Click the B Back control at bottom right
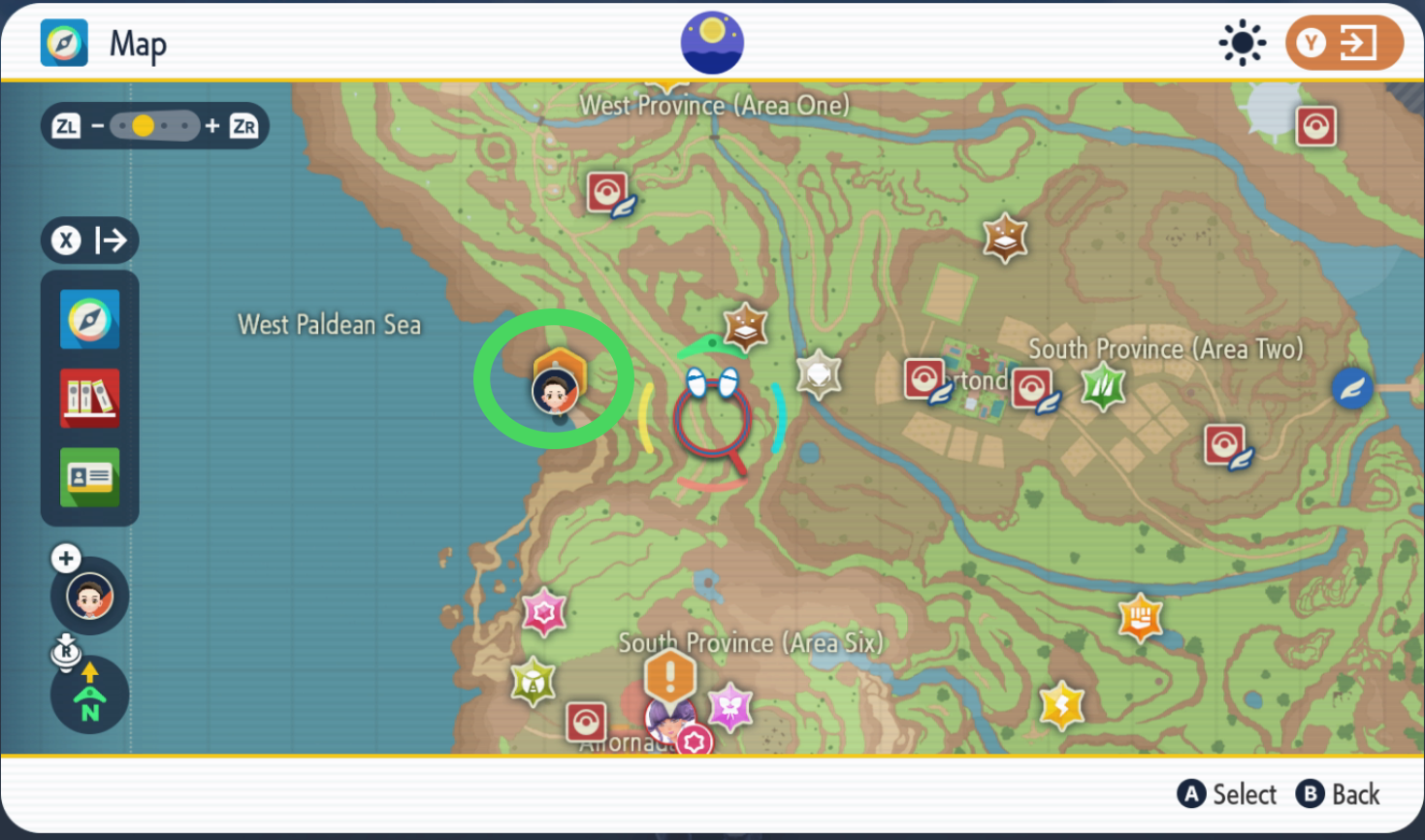1425x840 pixels. [x=1339, y=793]
